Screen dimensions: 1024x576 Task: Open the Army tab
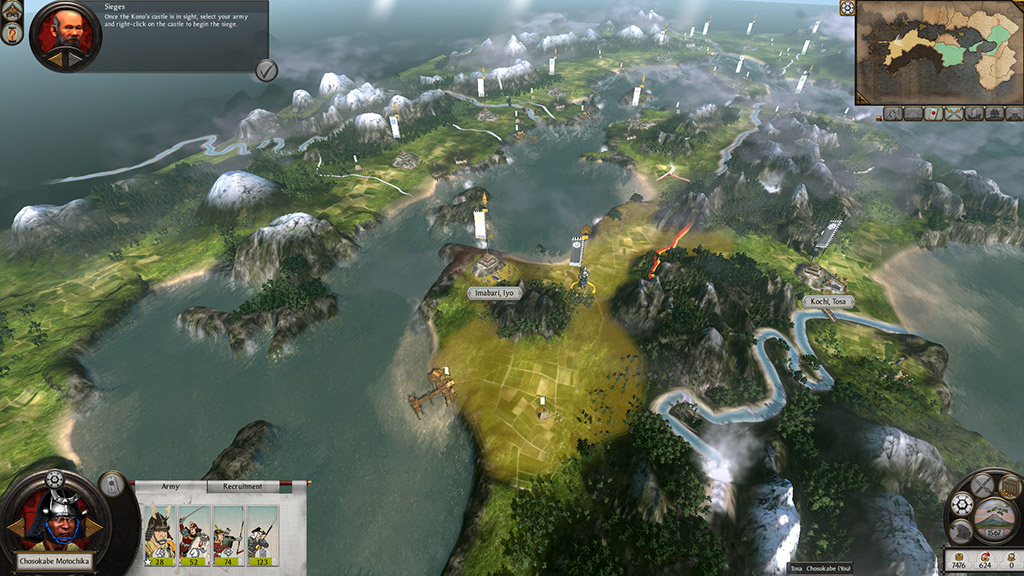[170, 487]
